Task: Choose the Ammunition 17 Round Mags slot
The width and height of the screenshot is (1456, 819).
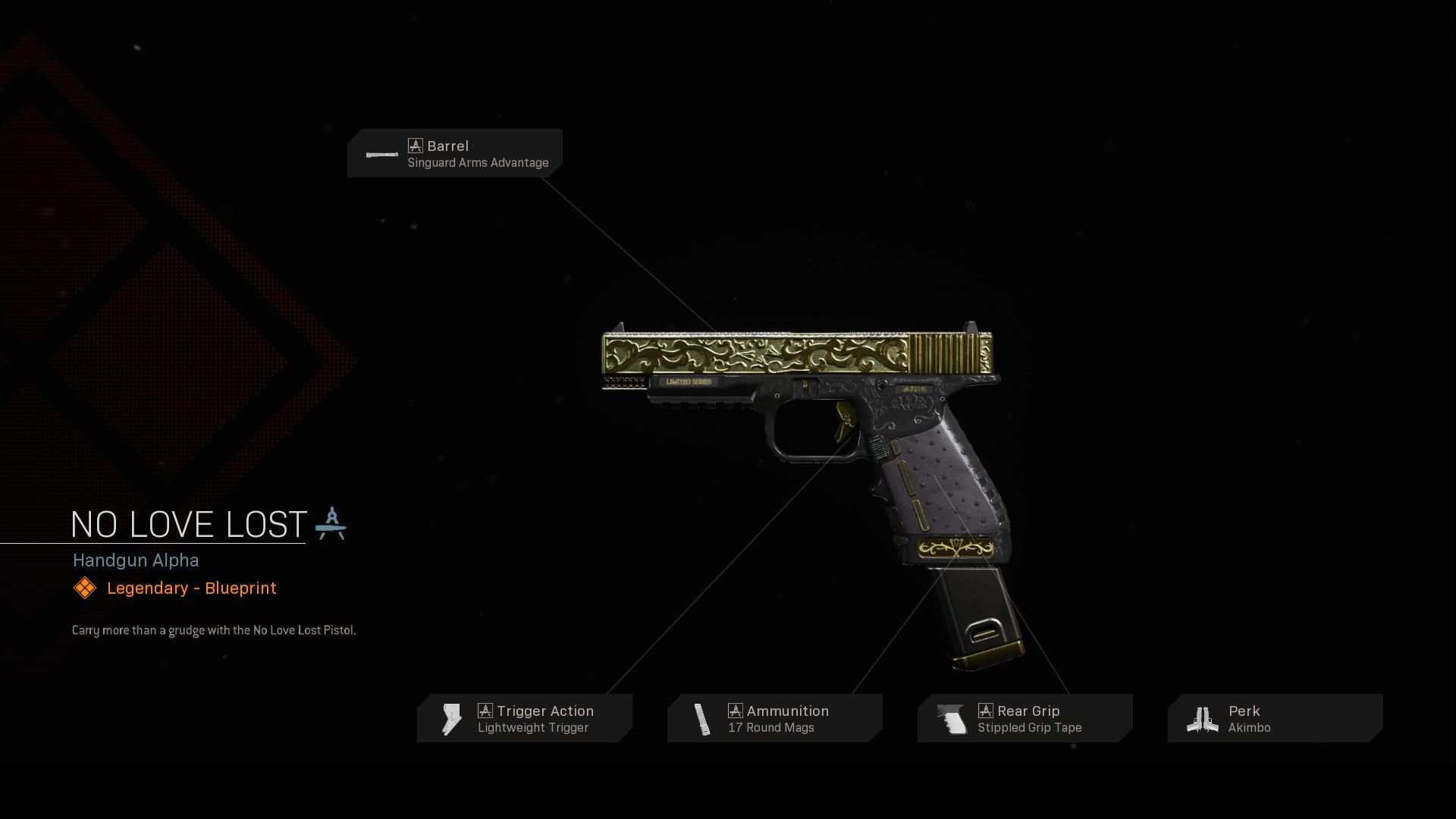Action: (775, 718)
